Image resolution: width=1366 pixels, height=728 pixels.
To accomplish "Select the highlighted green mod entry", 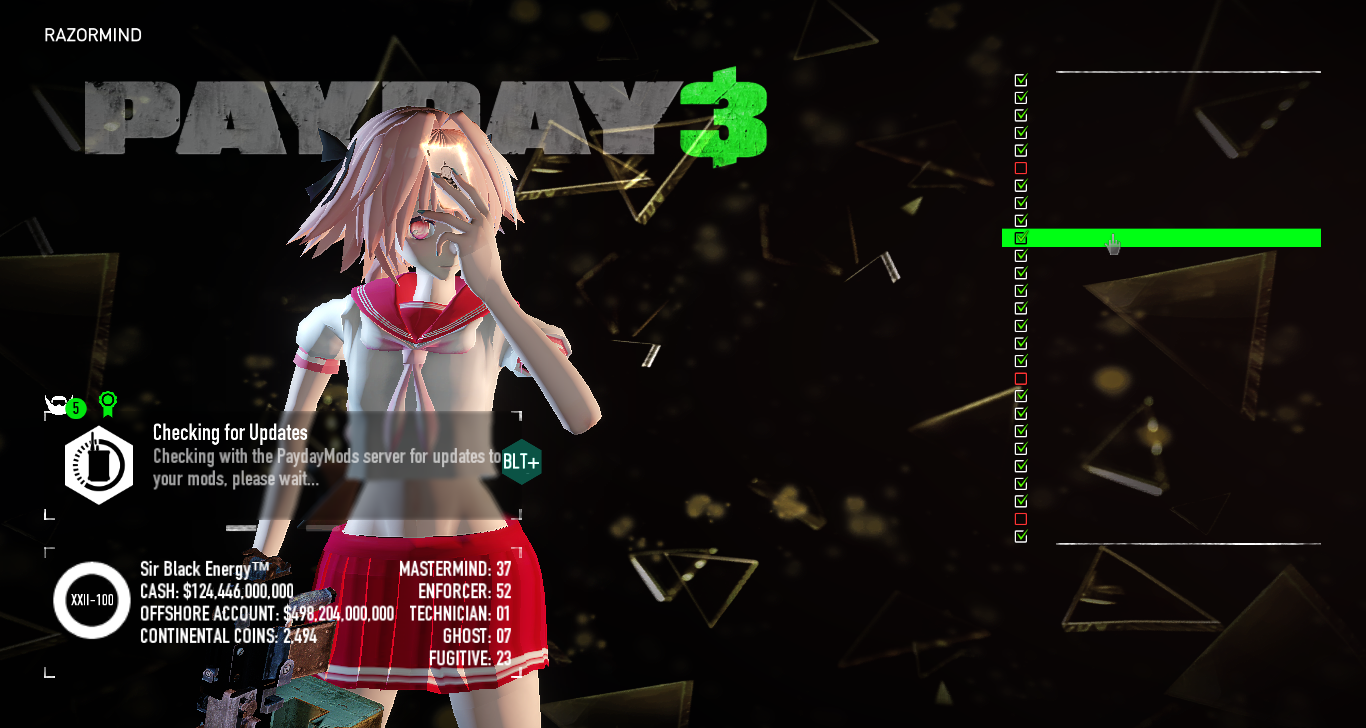I will coord(1160,238).
